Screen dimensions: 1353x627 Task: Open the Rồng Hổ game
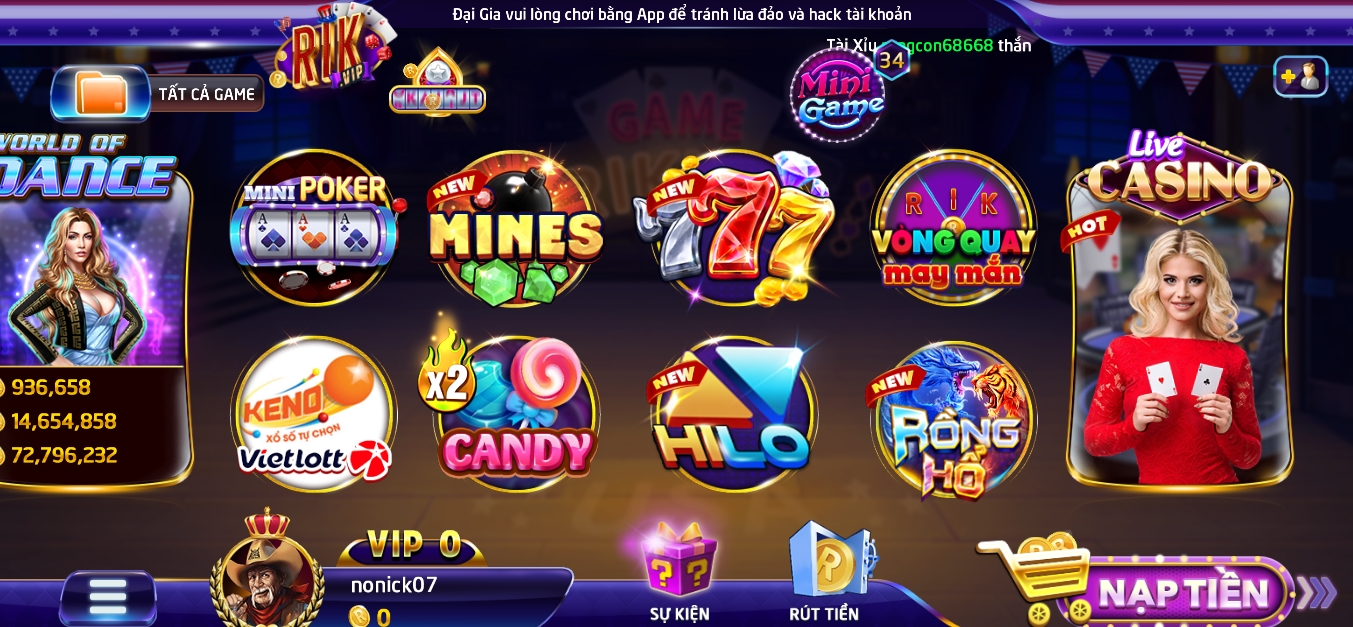pyautogui.click(x=952, y=420)
